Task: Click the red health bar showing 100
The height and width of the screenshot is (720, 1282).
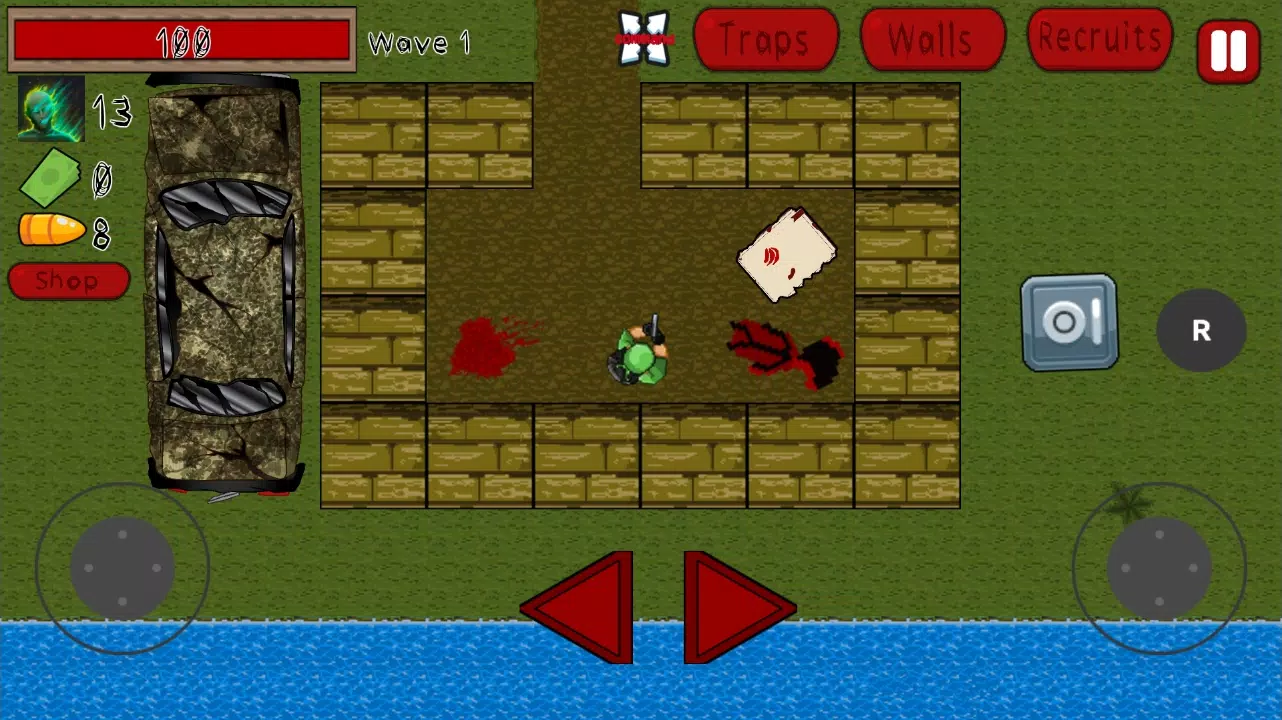Action: click(x=182, y=41)
